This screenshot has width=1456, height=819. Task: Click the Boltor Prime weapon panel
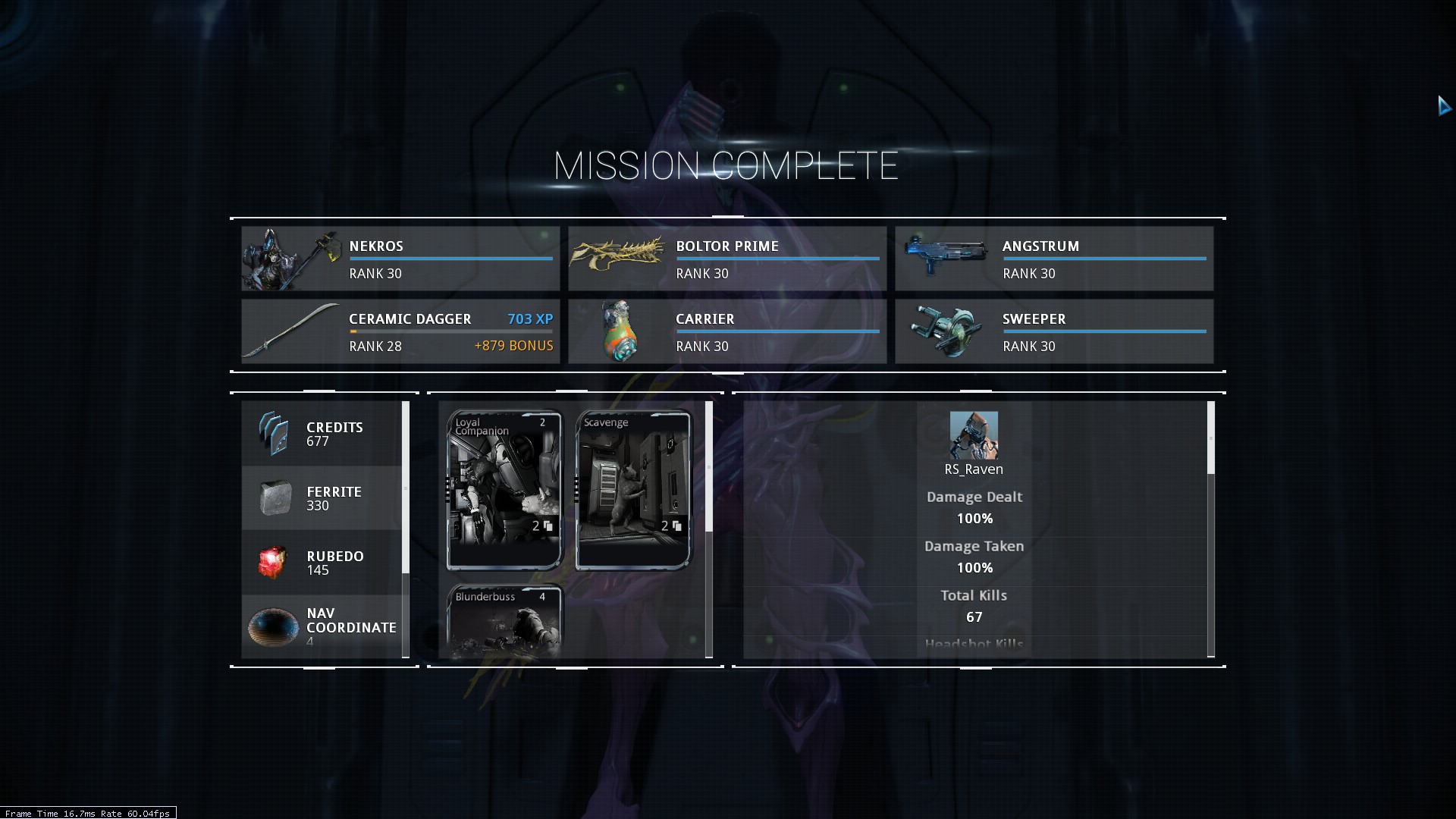(x=726, y=259)
